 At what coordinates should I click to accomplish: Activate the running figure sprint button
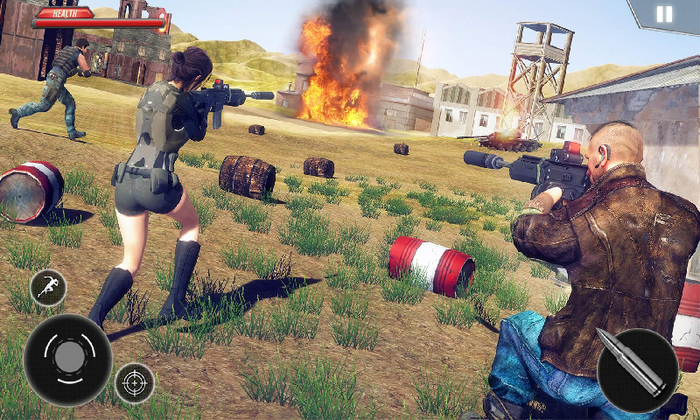[48, 288]
